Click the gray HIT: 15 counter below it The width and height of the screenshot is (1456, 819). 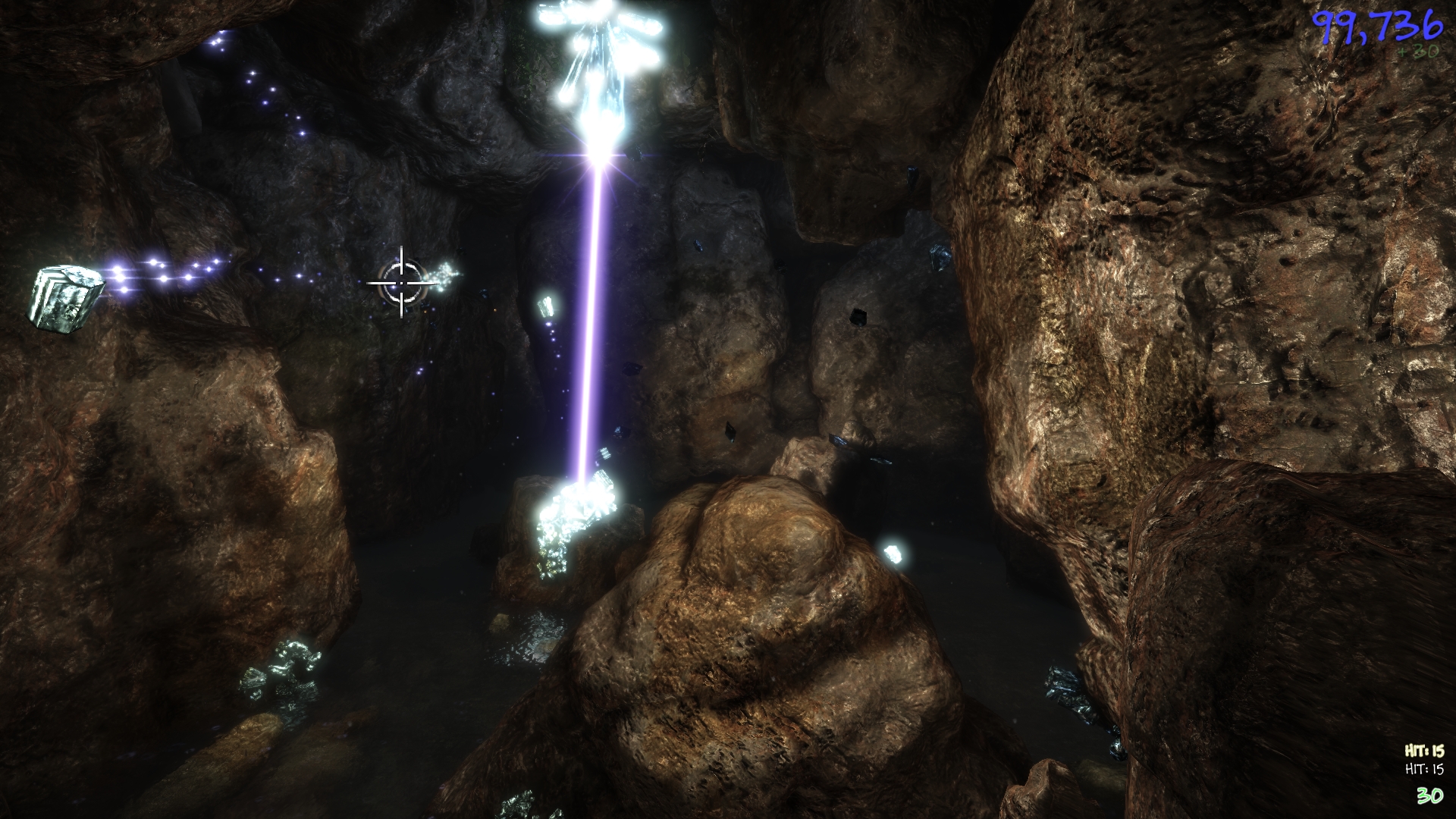[1426, 768]
